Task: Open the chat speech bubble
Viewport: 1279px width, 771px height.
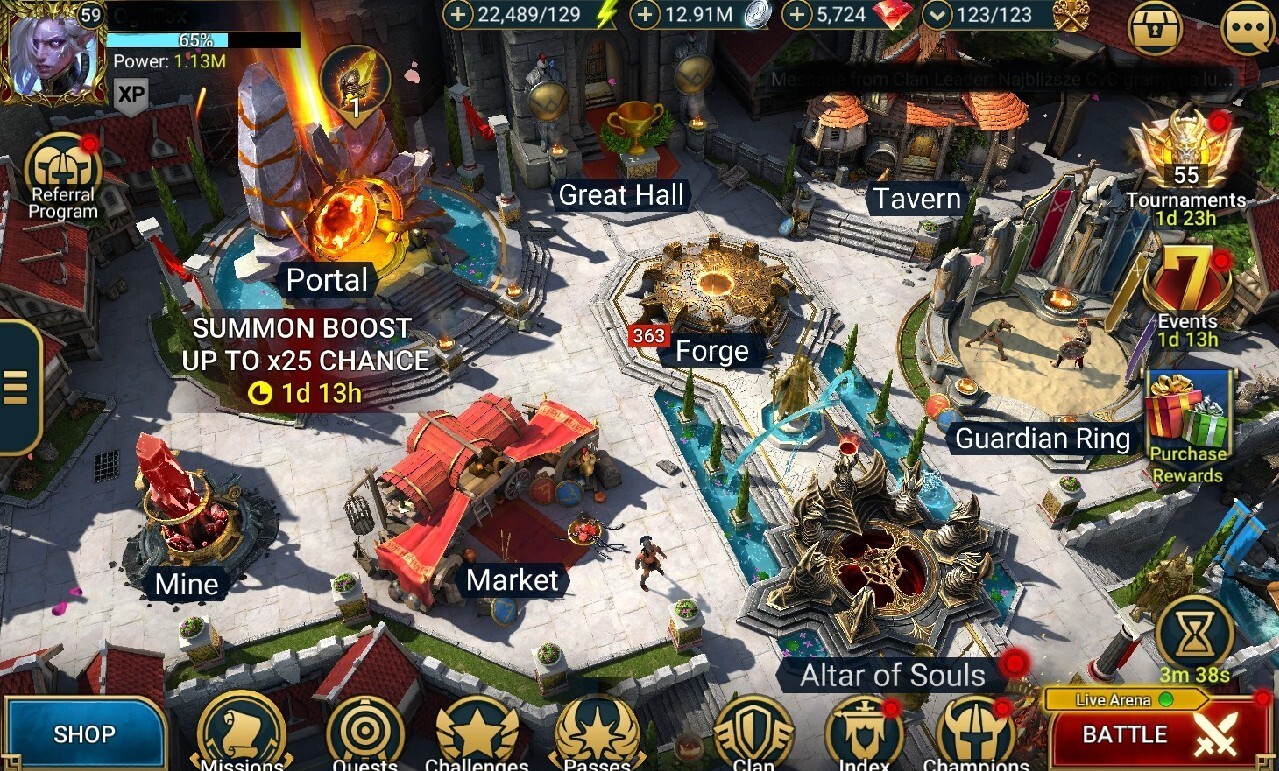Action: click(x=1246, y=30)
